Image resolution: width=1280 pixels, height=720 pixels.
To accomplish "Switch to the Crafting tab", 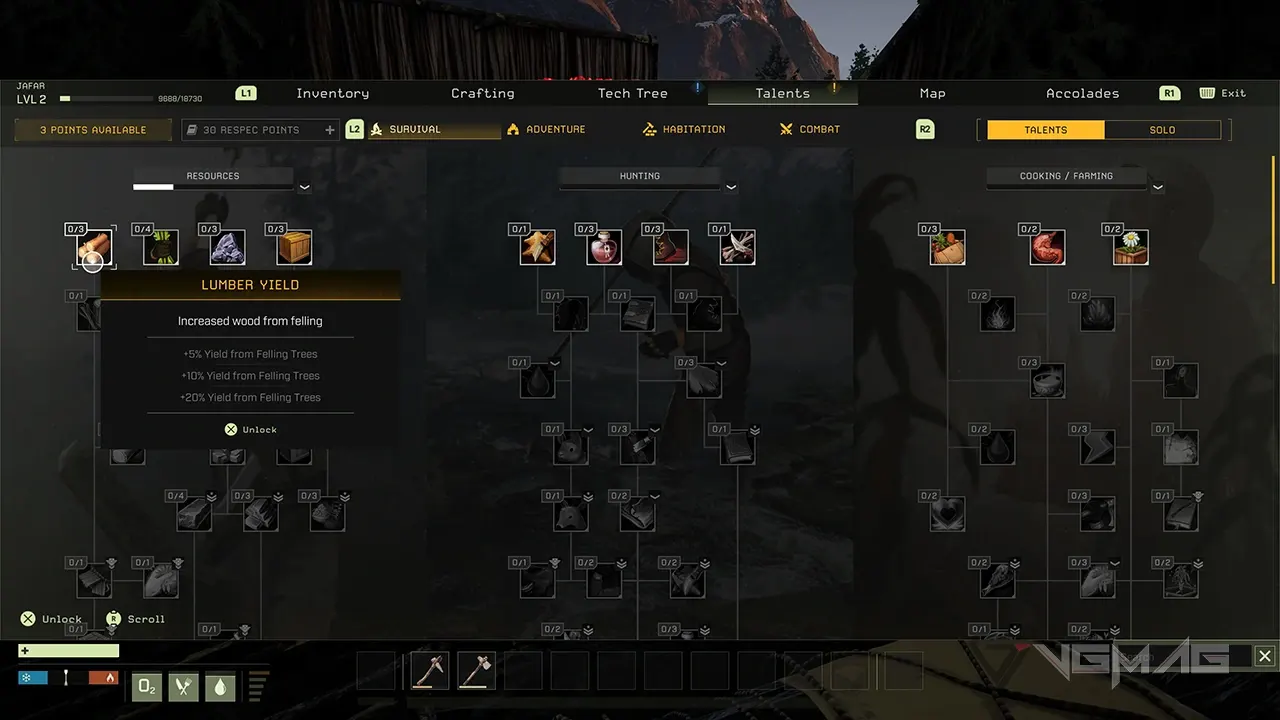I will (x=482, y=93).
